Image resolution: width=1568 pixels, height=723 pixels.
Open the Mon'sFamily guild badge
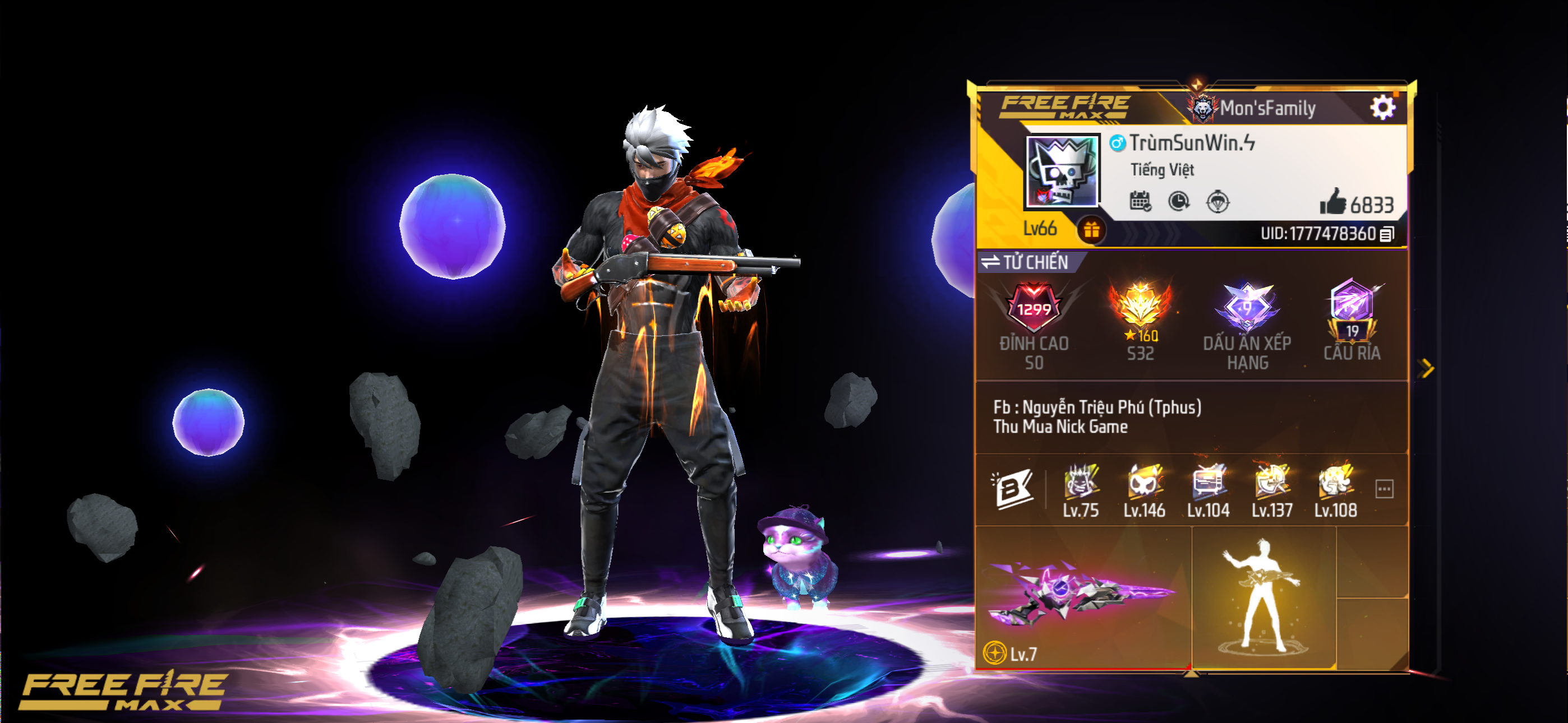click(1202, 108)
